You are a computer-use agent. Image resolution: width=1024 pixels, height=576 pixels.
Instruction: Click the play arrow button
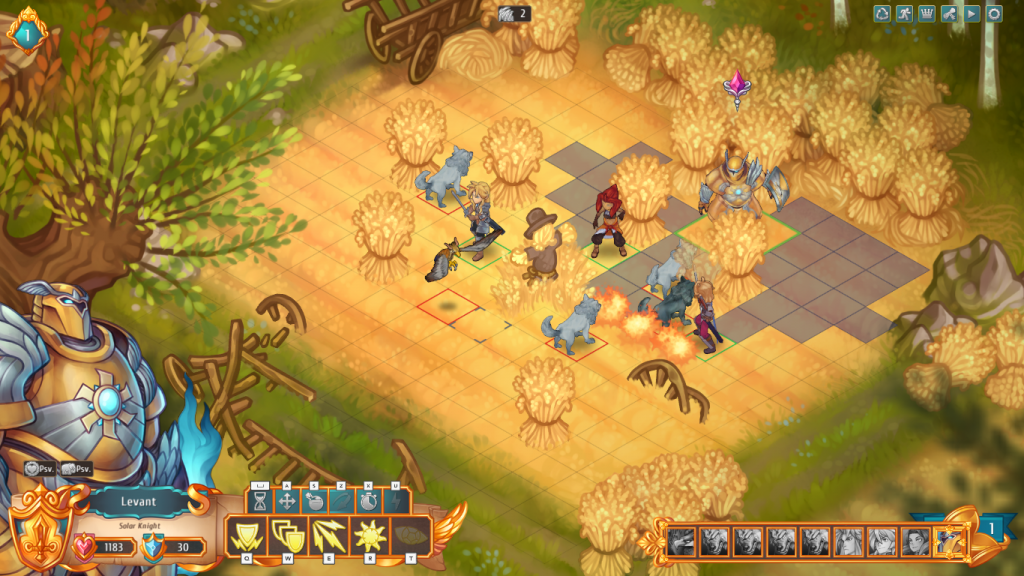click(972, 14)
